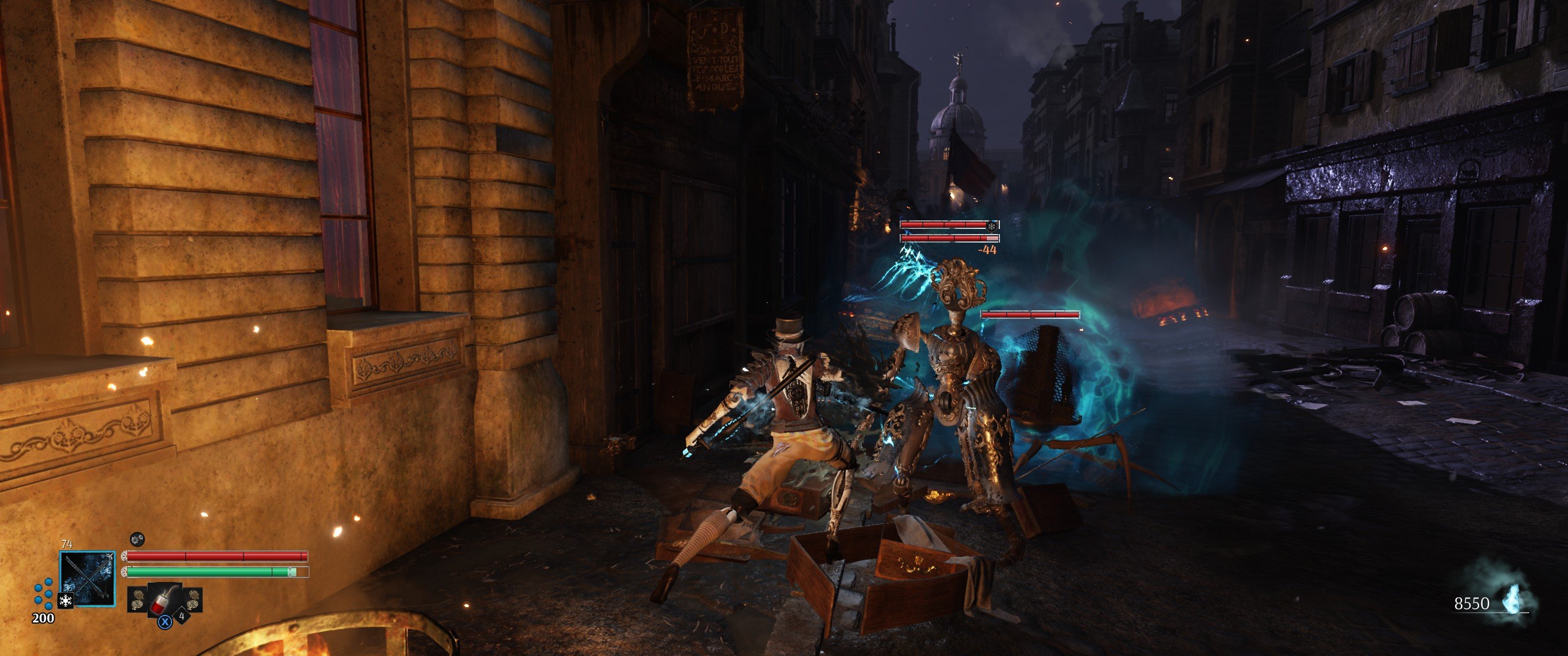
Task: Click the gears status icon above health
Action: click(x=137, y=539)
